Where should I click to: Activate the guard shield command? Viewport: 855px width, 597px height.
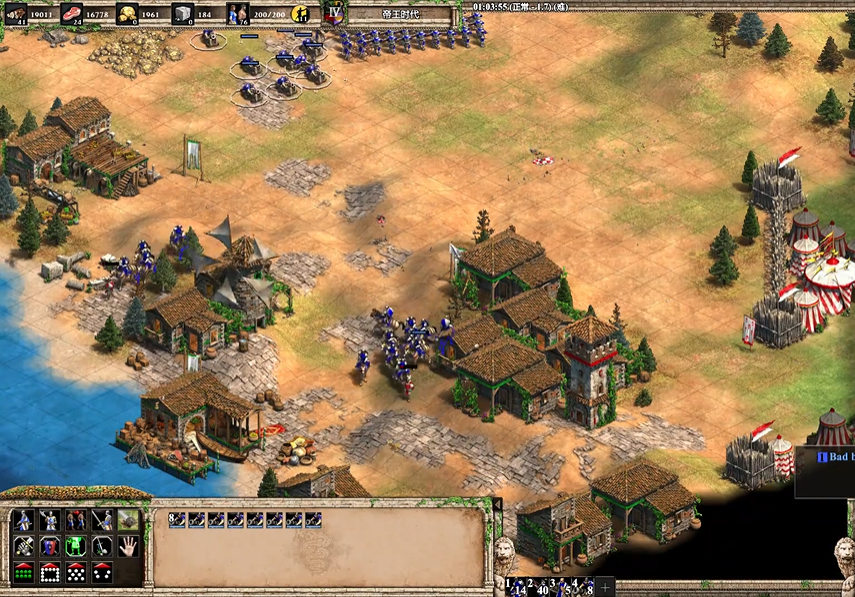coord(48,546)
